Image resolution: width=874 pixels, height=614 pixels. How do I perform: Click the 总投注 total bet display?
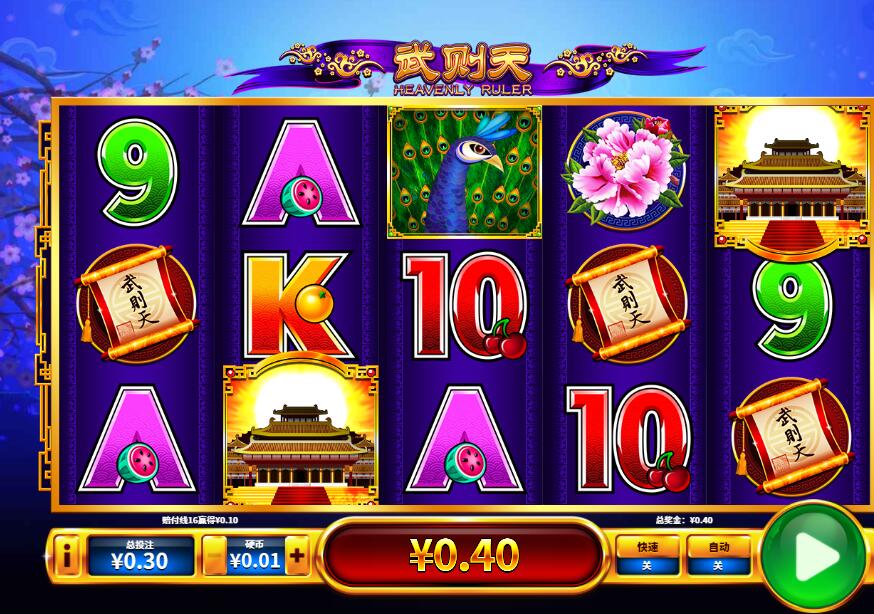[x=138, y=554]
